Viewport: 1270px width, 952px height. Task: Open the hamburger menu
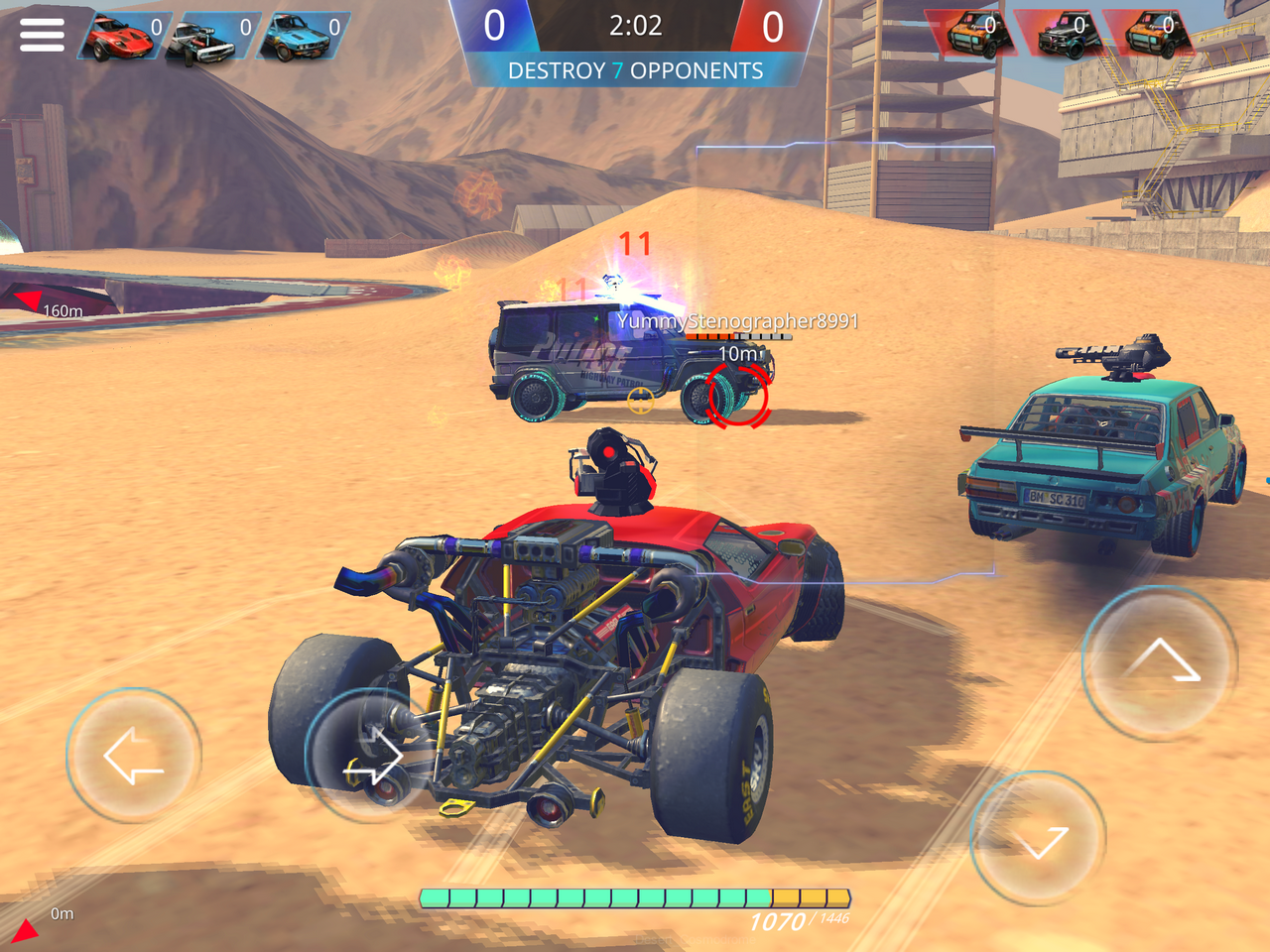tap(41, 34)
